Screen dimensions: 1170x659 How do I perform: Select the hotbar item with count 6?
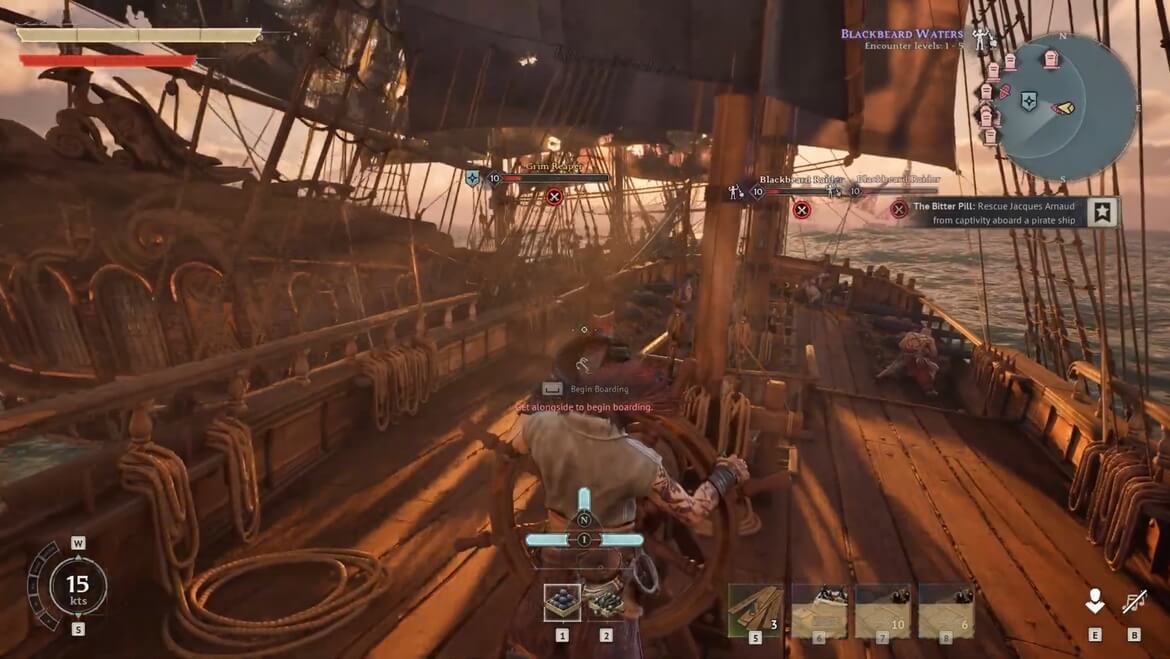point(946,610)
